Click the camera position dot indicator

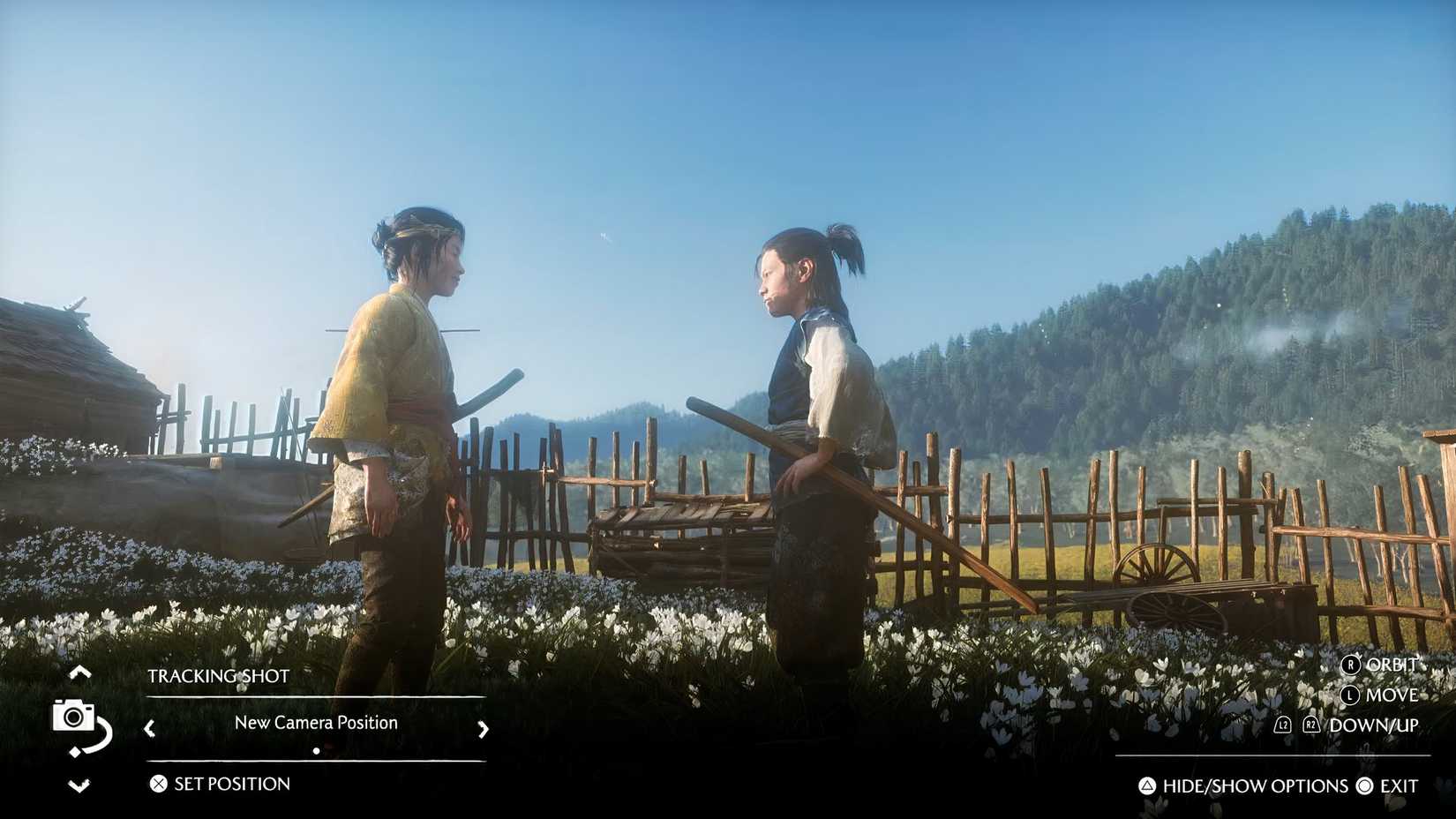pyautogui.click(x=316, y=751)
